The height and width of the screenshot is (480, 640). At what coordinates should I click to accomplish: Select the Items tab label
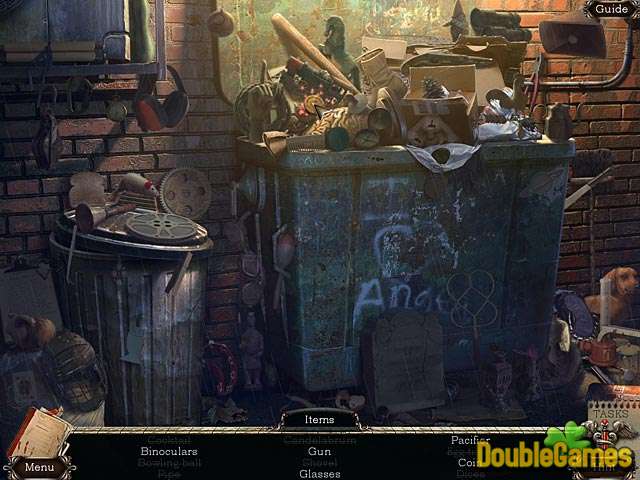[320, 420]
